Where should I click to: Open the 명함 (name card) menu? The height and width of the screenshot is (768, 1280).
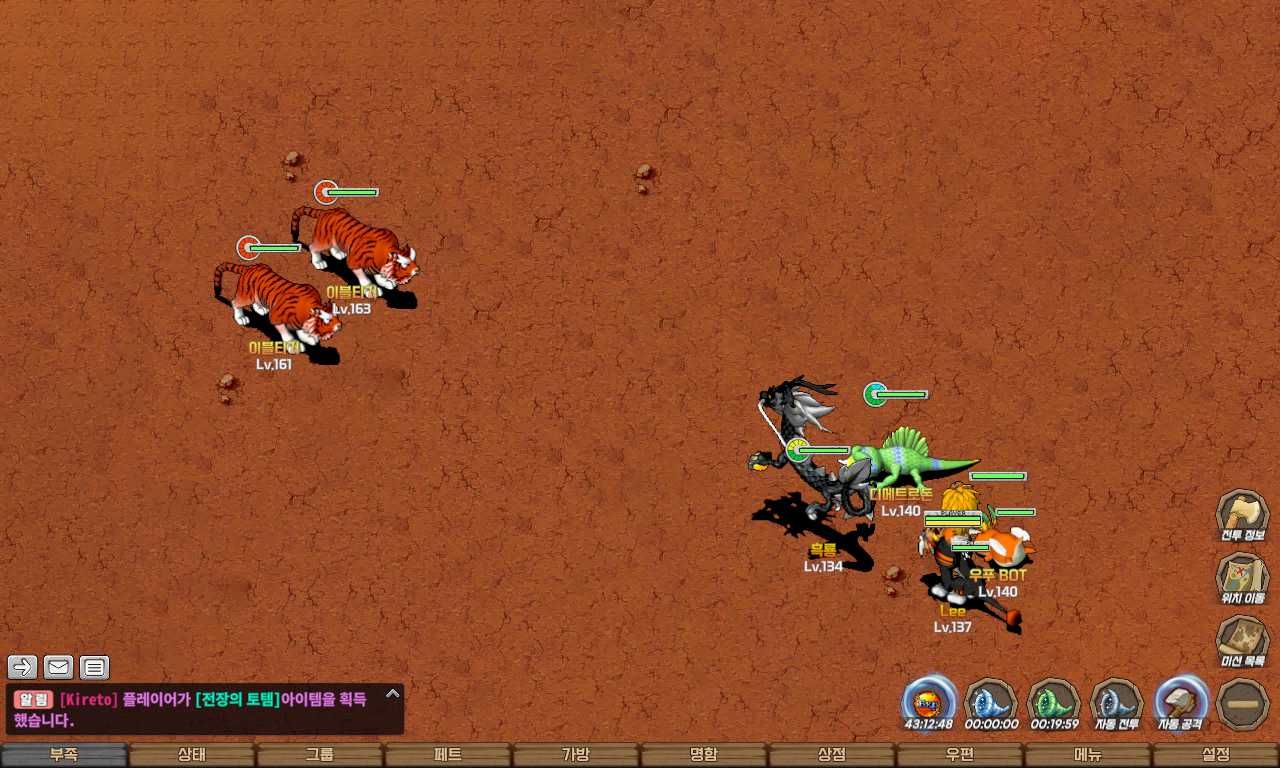[704, 755]
